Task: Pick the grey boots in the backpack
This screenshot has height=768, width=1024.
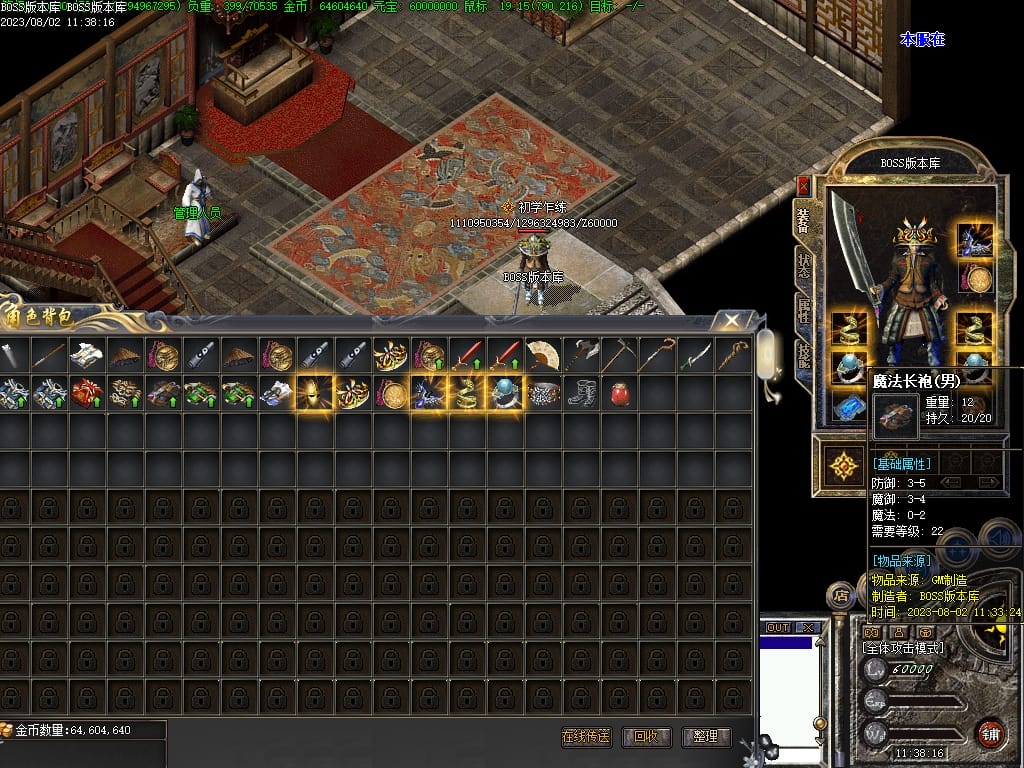Action: click(x=580, y=393)
